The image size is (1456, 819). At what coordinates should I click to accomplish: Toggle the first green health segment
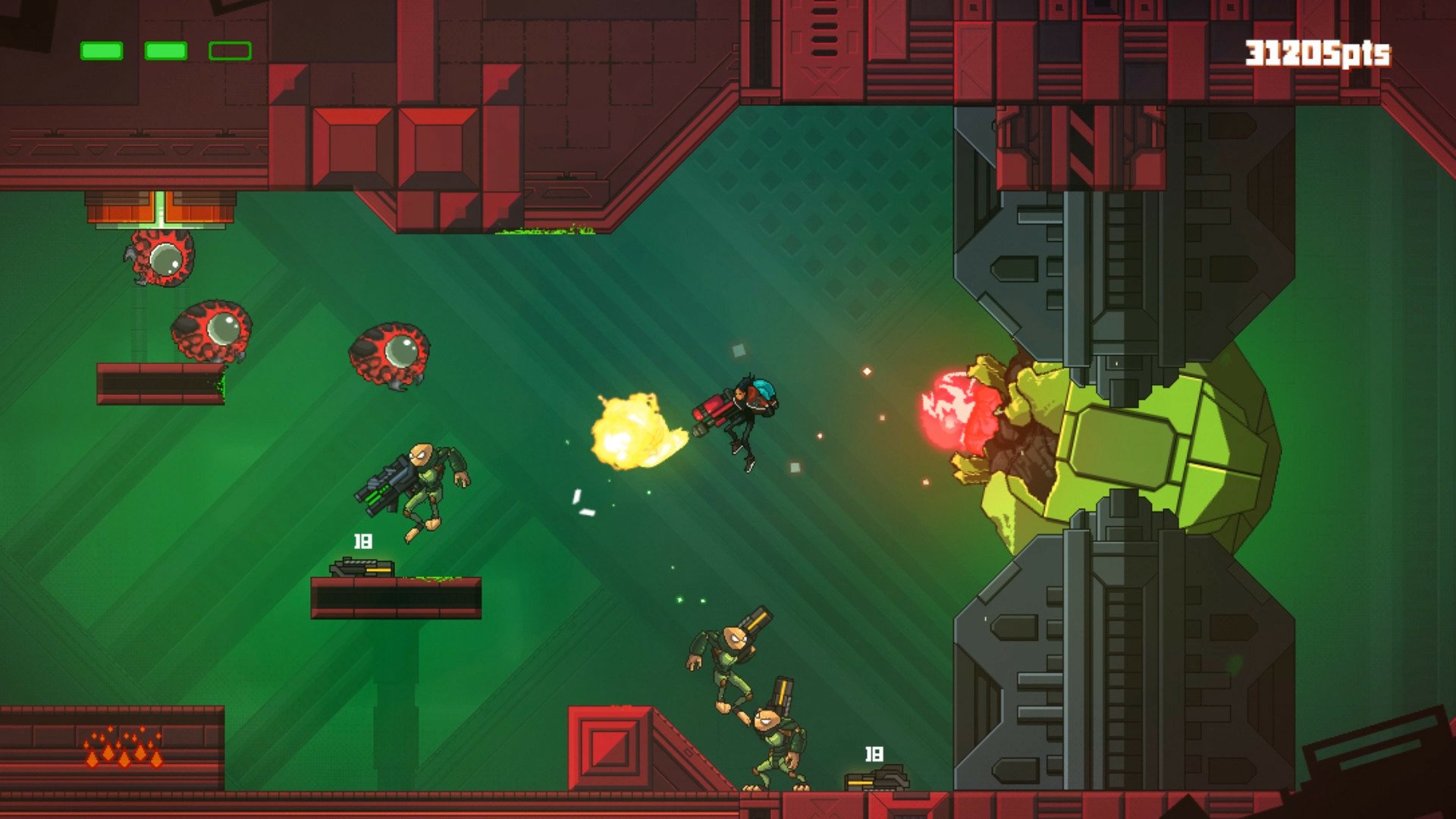[x=102, y=52]
